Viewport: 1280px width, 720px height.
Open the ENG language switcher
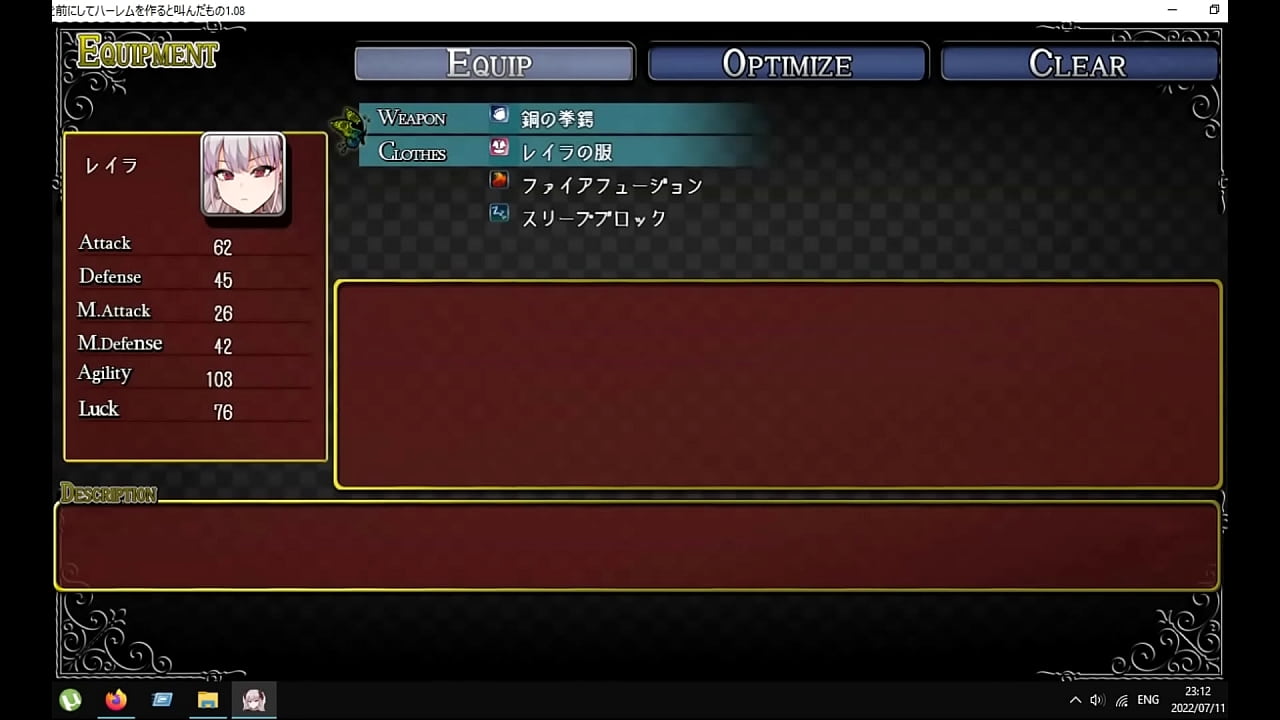pos(1146,700)
